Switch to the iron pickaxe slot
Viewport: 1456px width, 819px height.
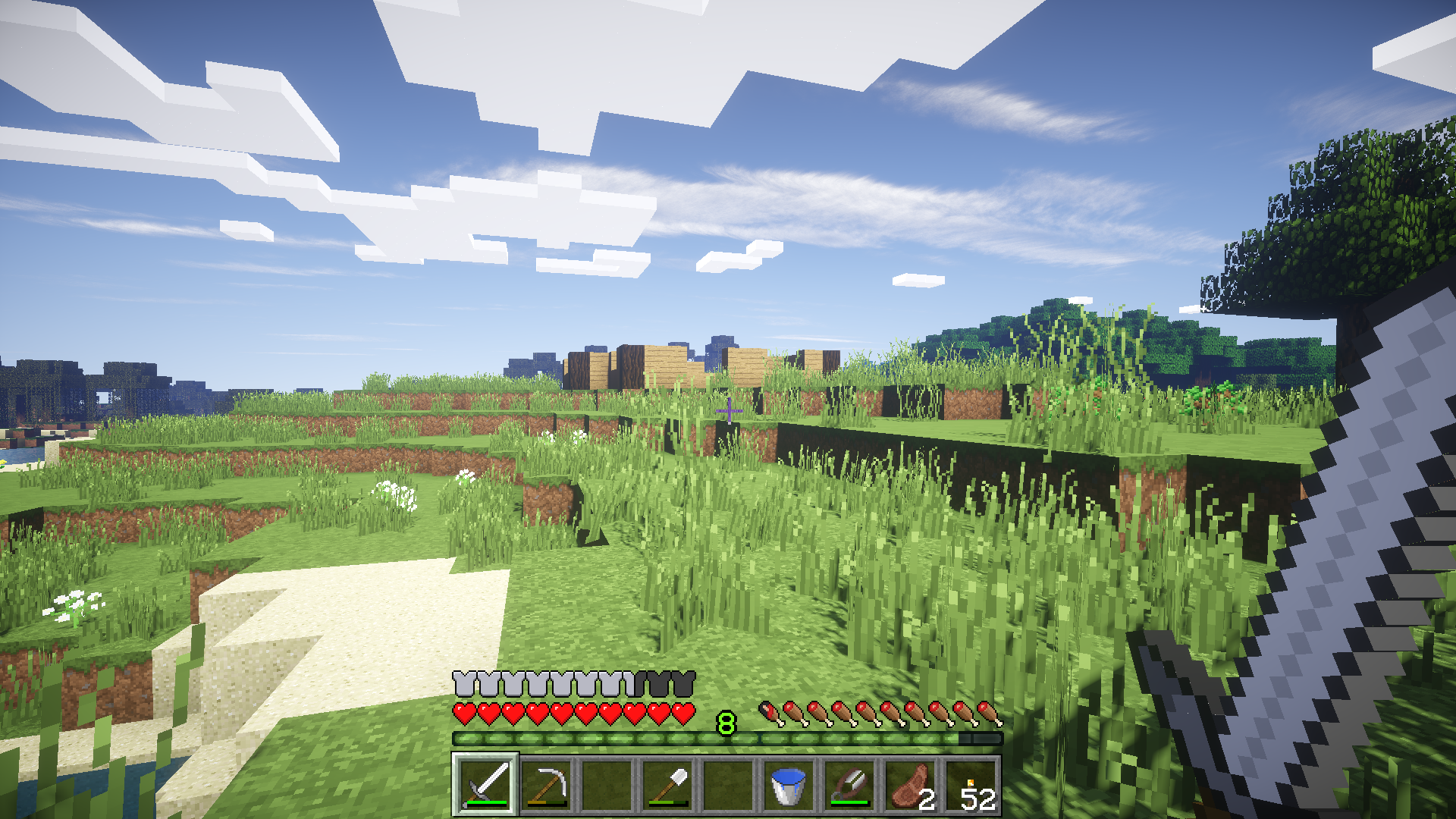click(x=546, y=785)
